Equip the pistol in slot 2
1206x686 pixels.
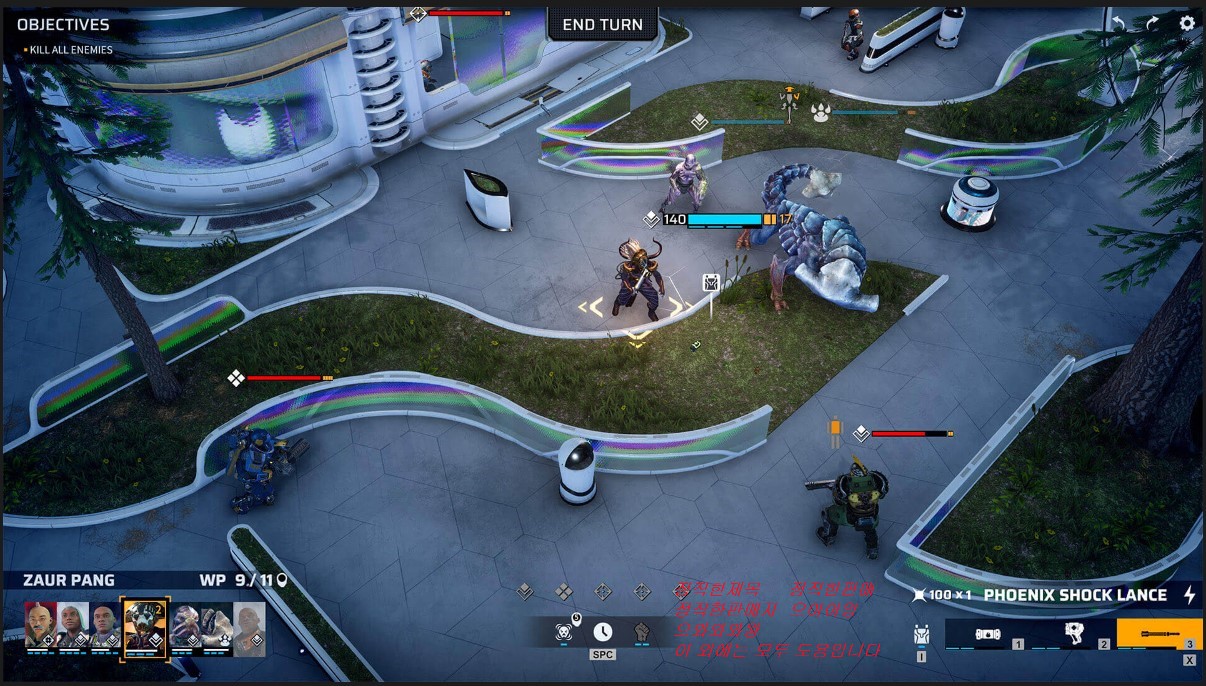point(1075,634)
